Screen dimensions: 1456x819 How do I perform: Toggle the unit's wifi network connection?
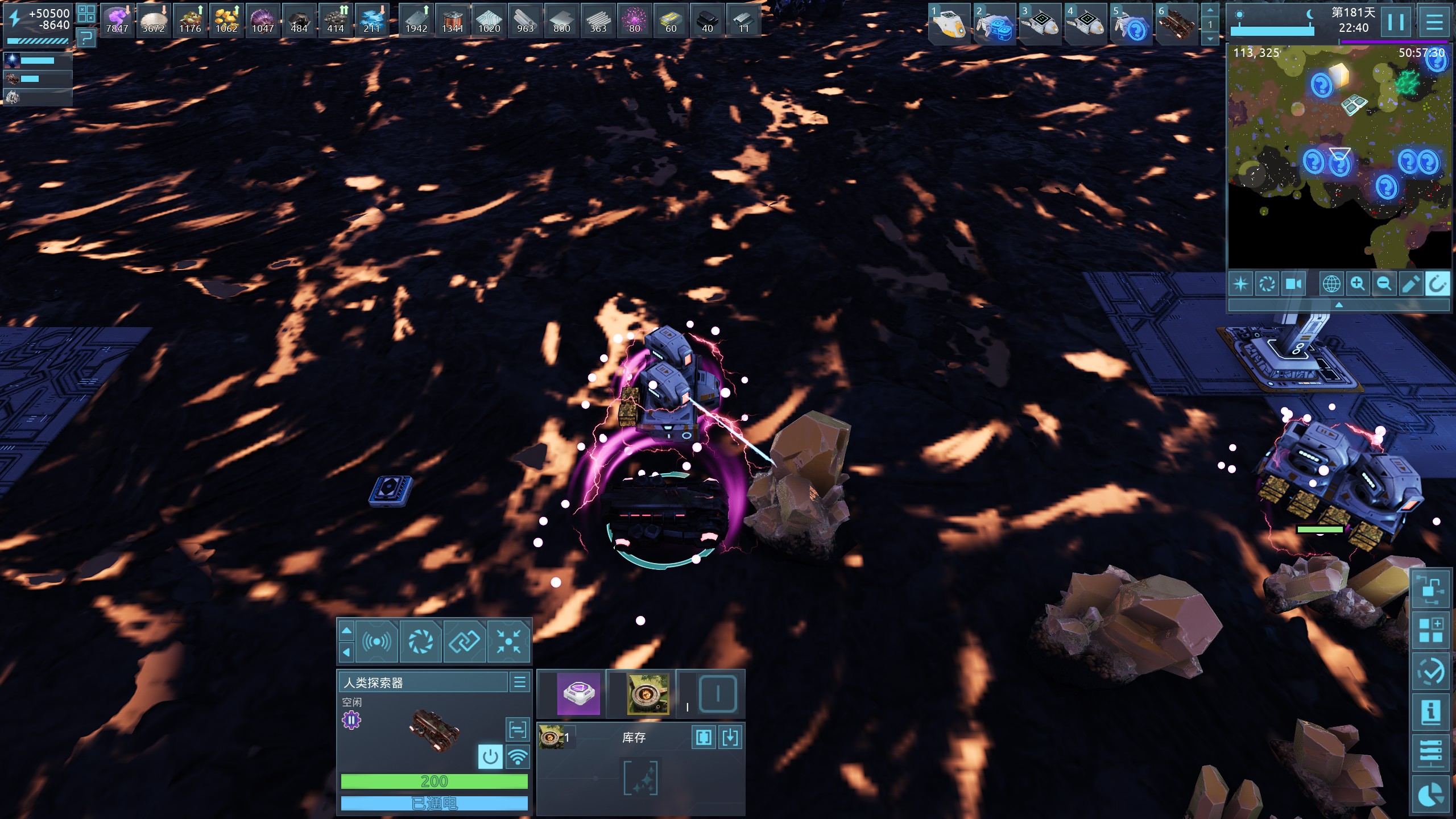tap(518, 757)
